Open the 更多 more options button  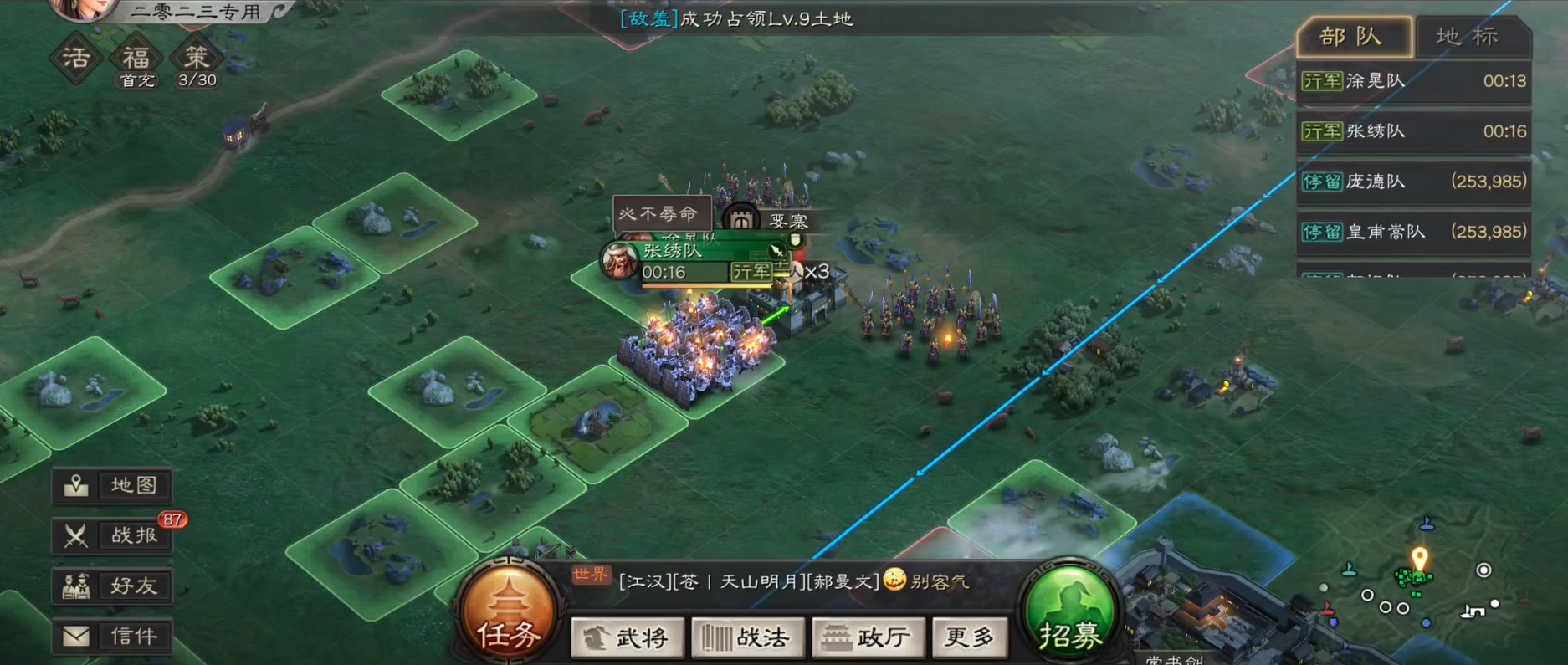pos(970,637)
